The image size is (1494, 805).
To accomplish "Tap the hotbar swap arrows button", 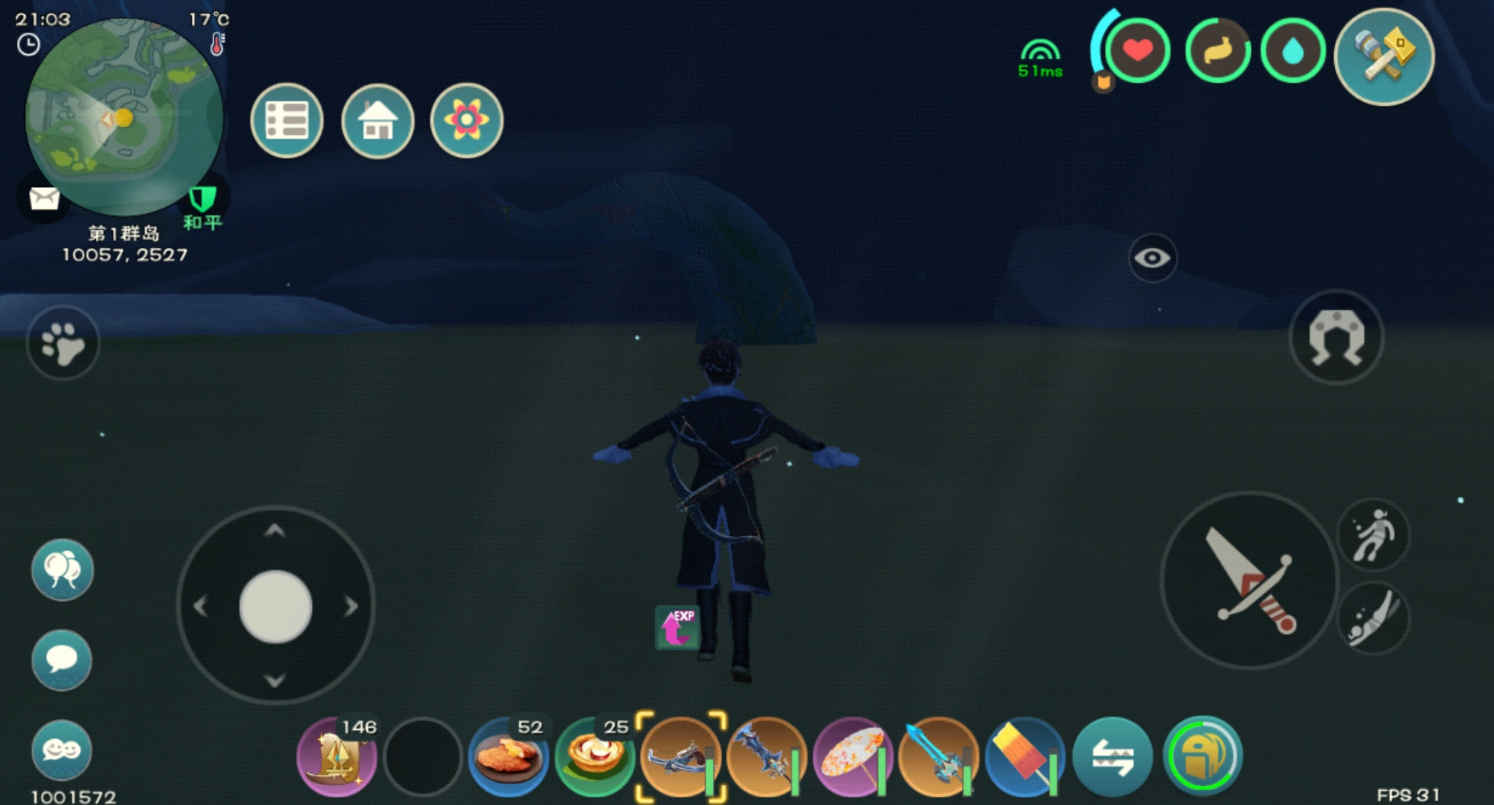I will coord(1112,757).
